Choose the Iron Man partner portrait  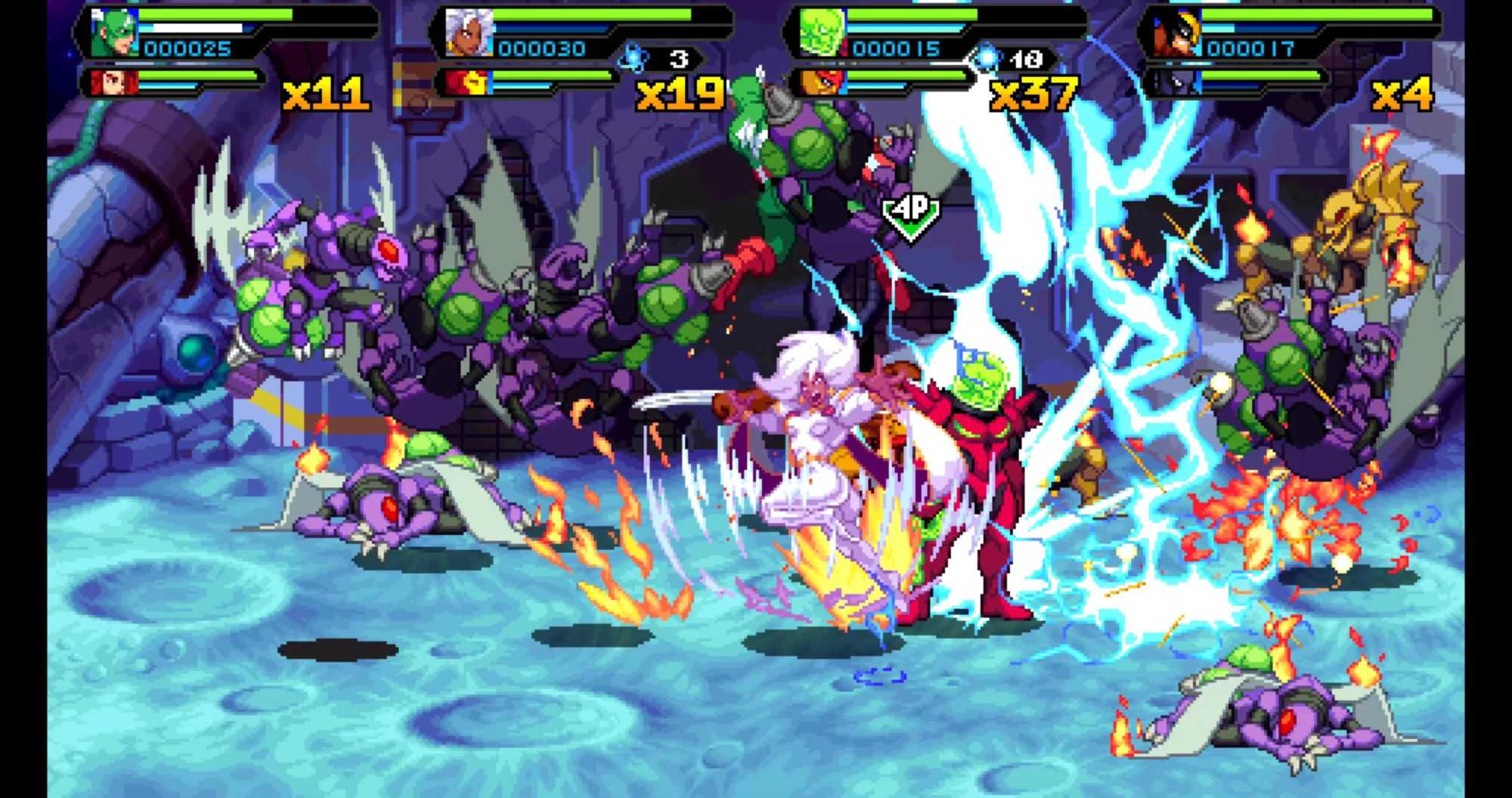tap(466, 81)
